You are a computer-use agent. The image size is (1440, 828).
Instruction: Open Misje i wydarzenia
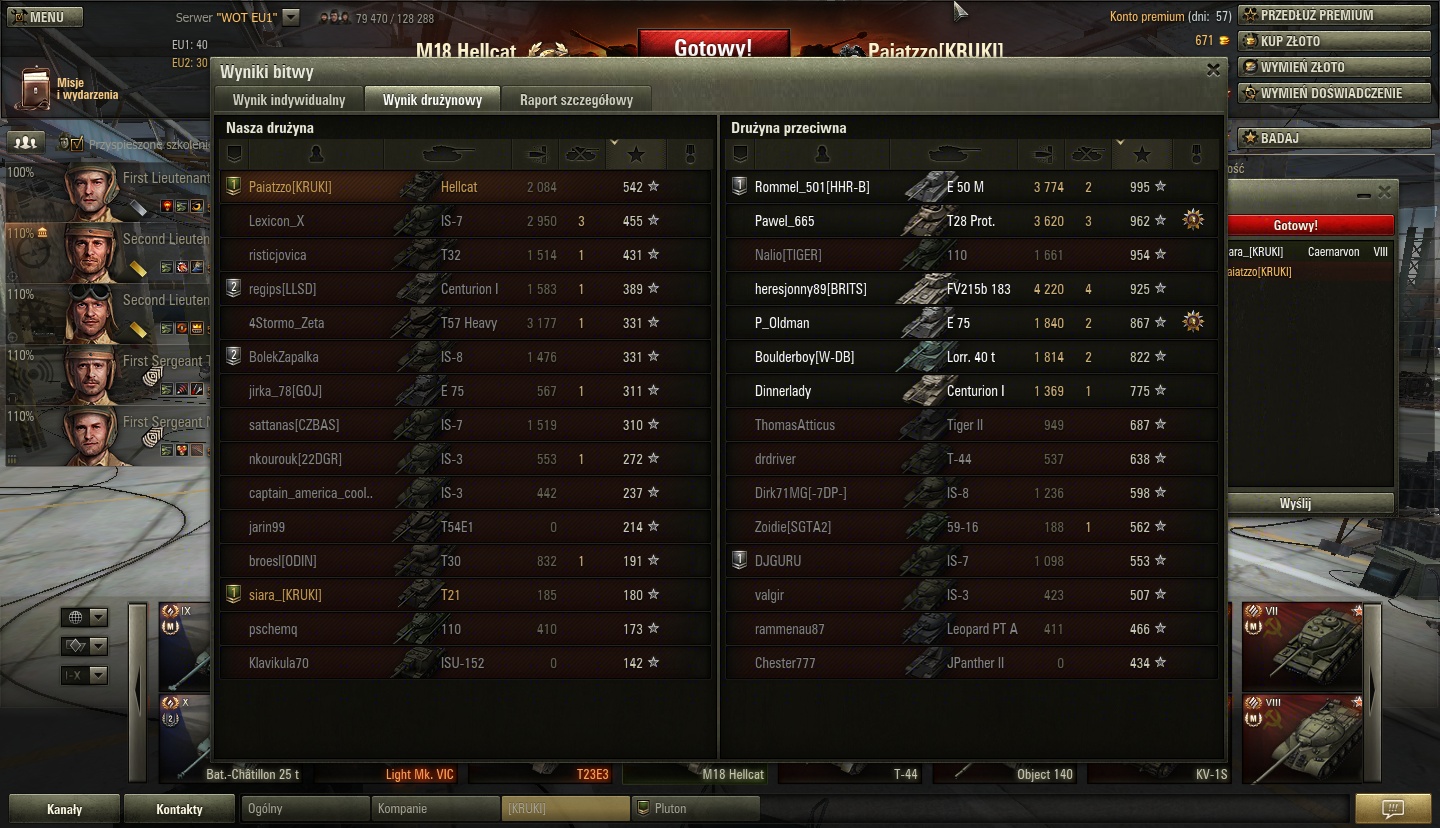[x=68, y=88]
